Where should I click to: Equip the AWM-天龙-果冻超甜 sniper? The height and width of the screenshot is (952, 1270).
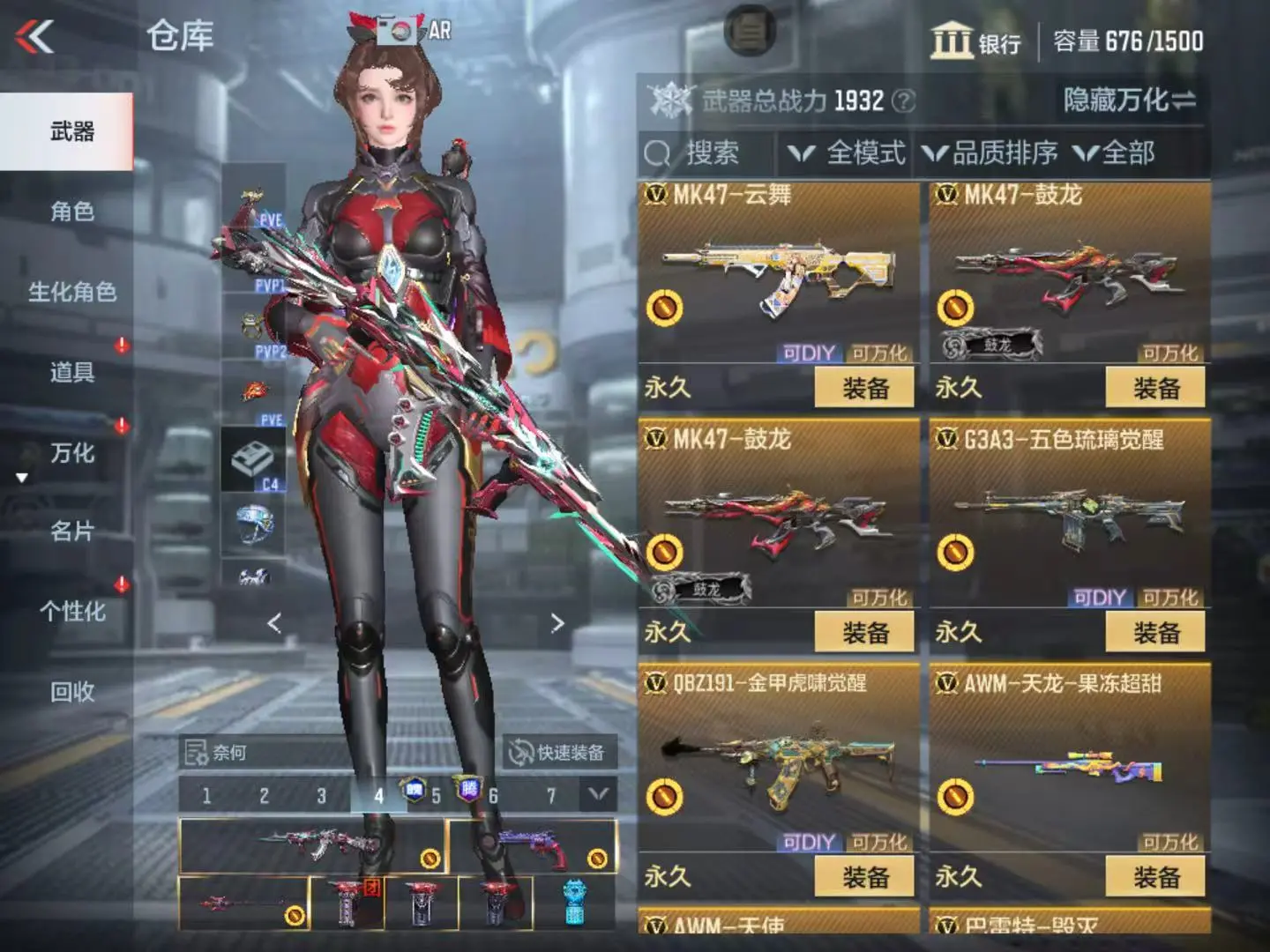pos(1155,877)
